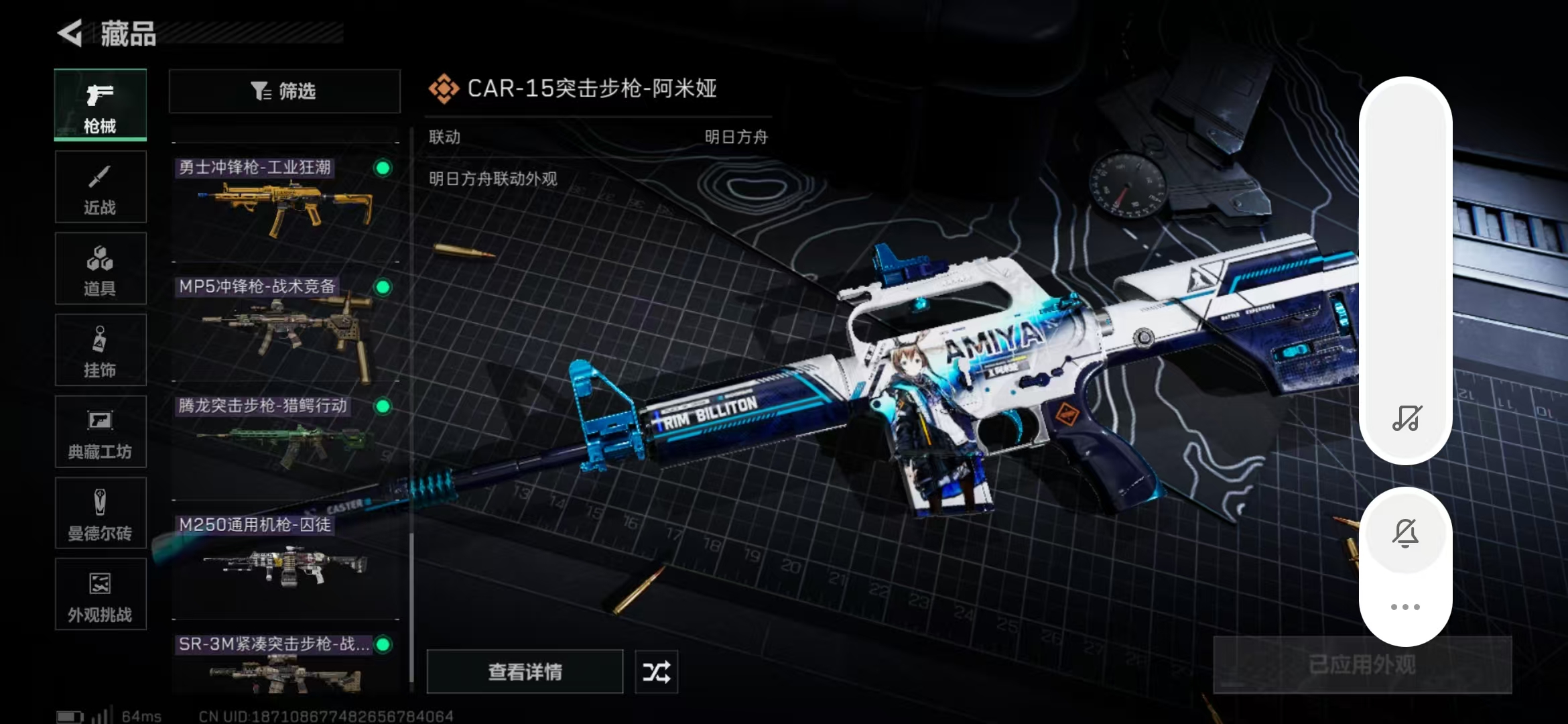The image size is (1568, 724).
Task: Open the 近战 melee weapons category
Action: tap(99, 187)
